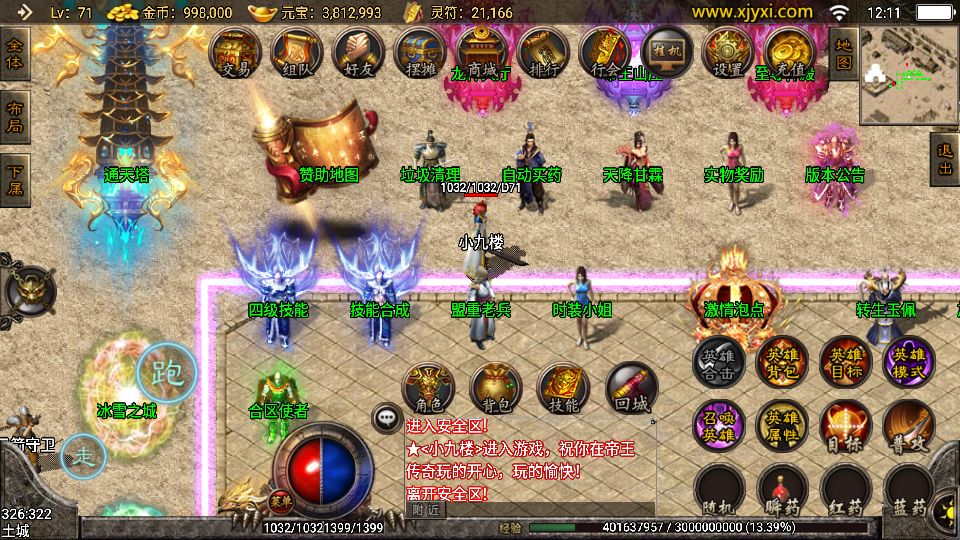Image resolution: width=960 pixels, height=540 pixels.
Task: Open the 背包 bag inventory
Action: click(x=496, y=388)
